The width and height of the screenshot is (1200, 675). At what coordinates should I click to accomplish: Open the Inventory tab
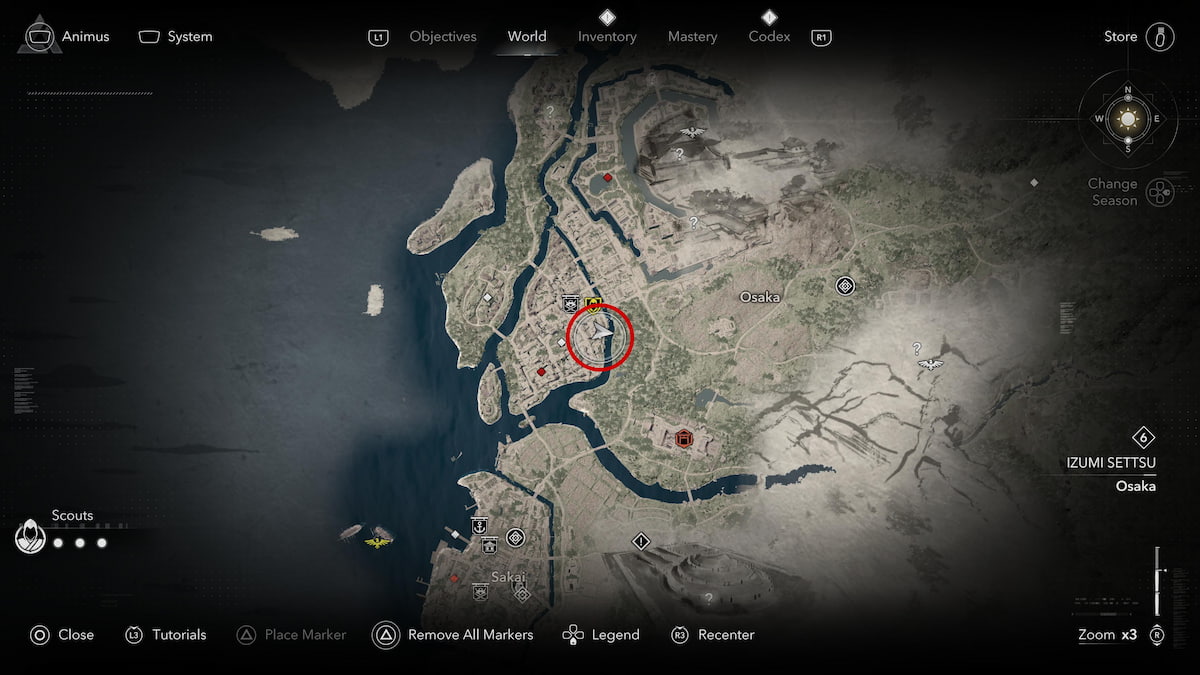[x=607, y=37]
